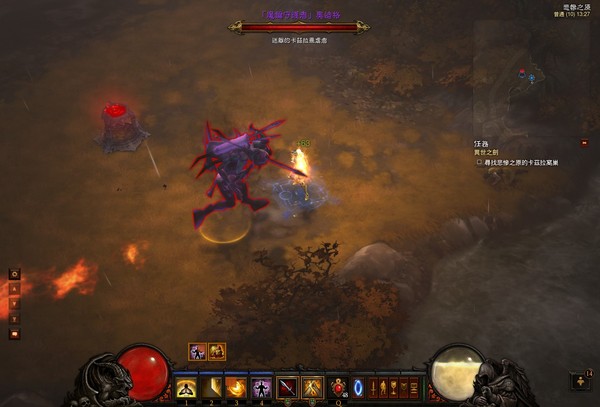The height and width of the screenshot is (407, 600).
Task: Open the blue town portal
Action: (x=358, y=386)
